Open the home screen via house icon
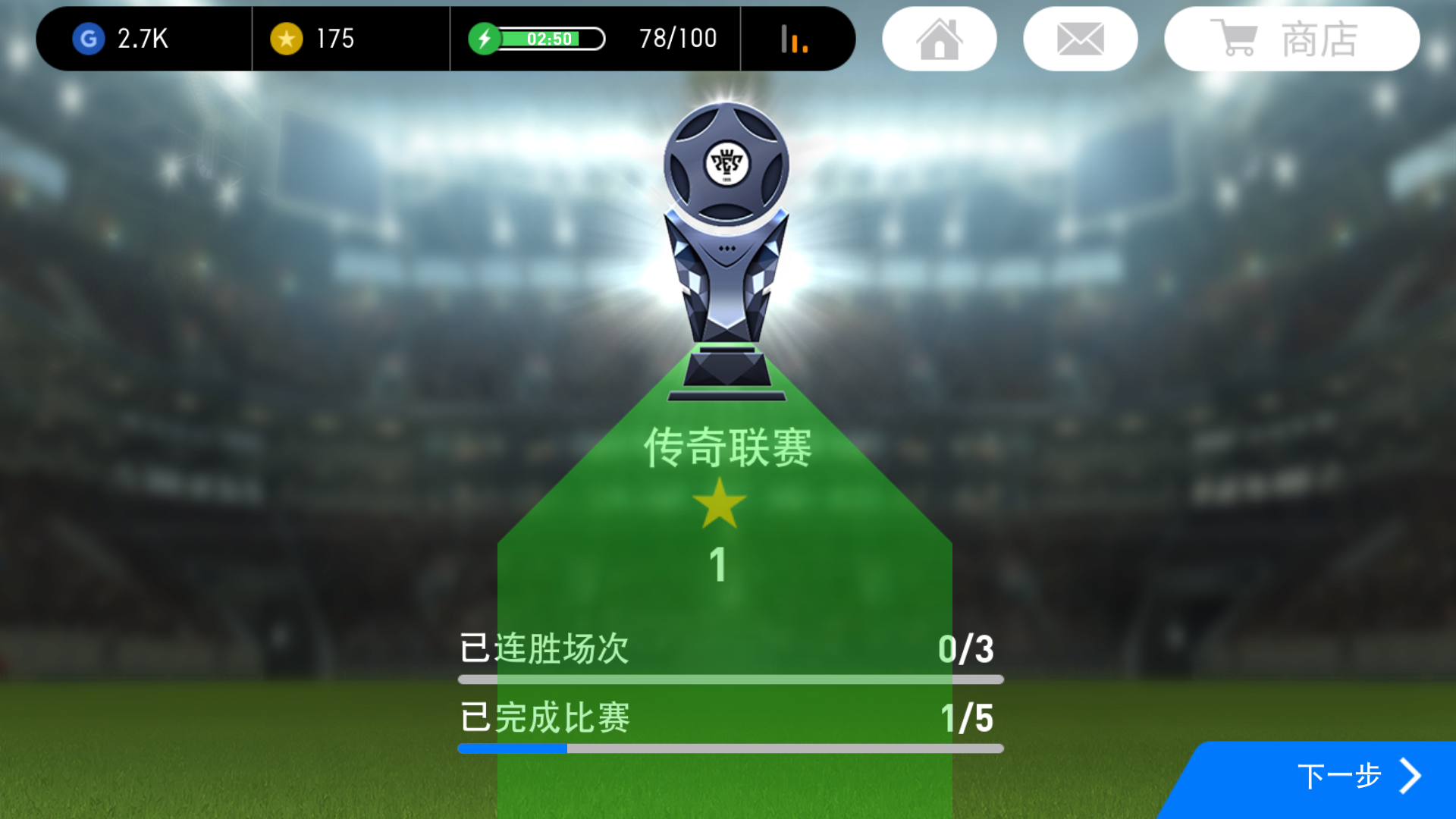The height and width of the screenshot is (819, 1456). (x=939, y=38)
